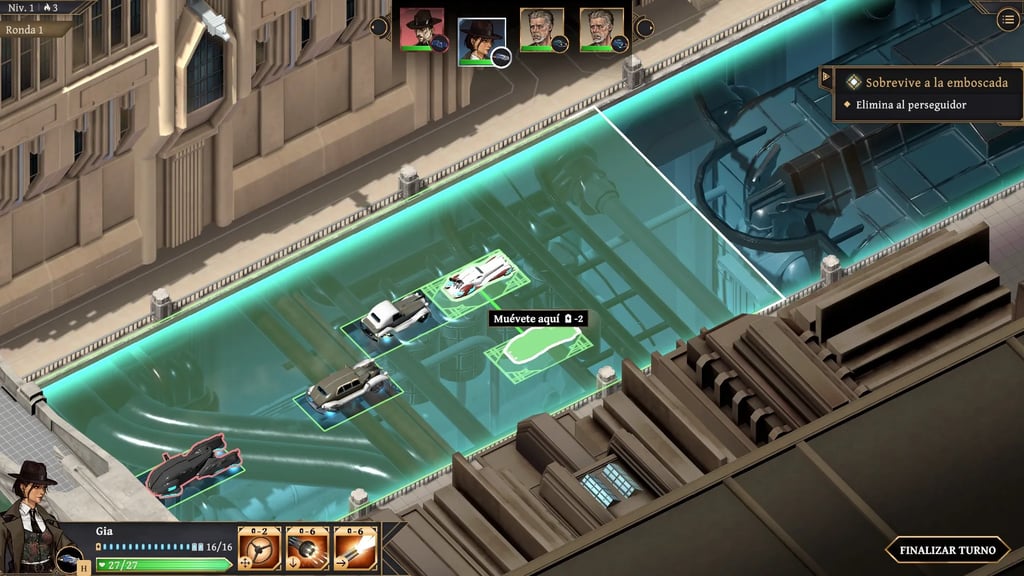Open the main menu list icon

click(1007, 18)
